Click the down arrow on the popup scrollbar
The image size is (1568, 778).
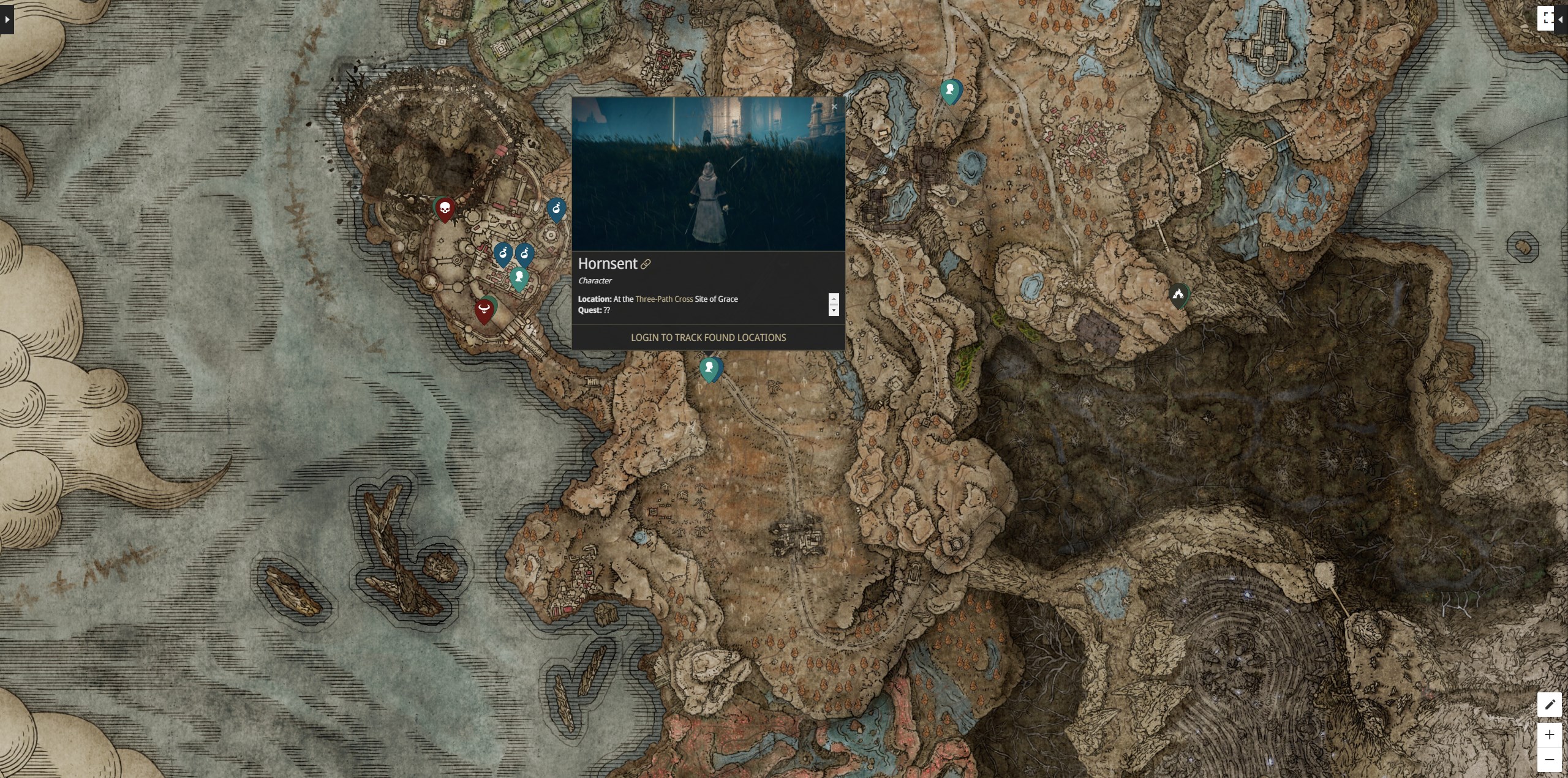click(834, 311)
